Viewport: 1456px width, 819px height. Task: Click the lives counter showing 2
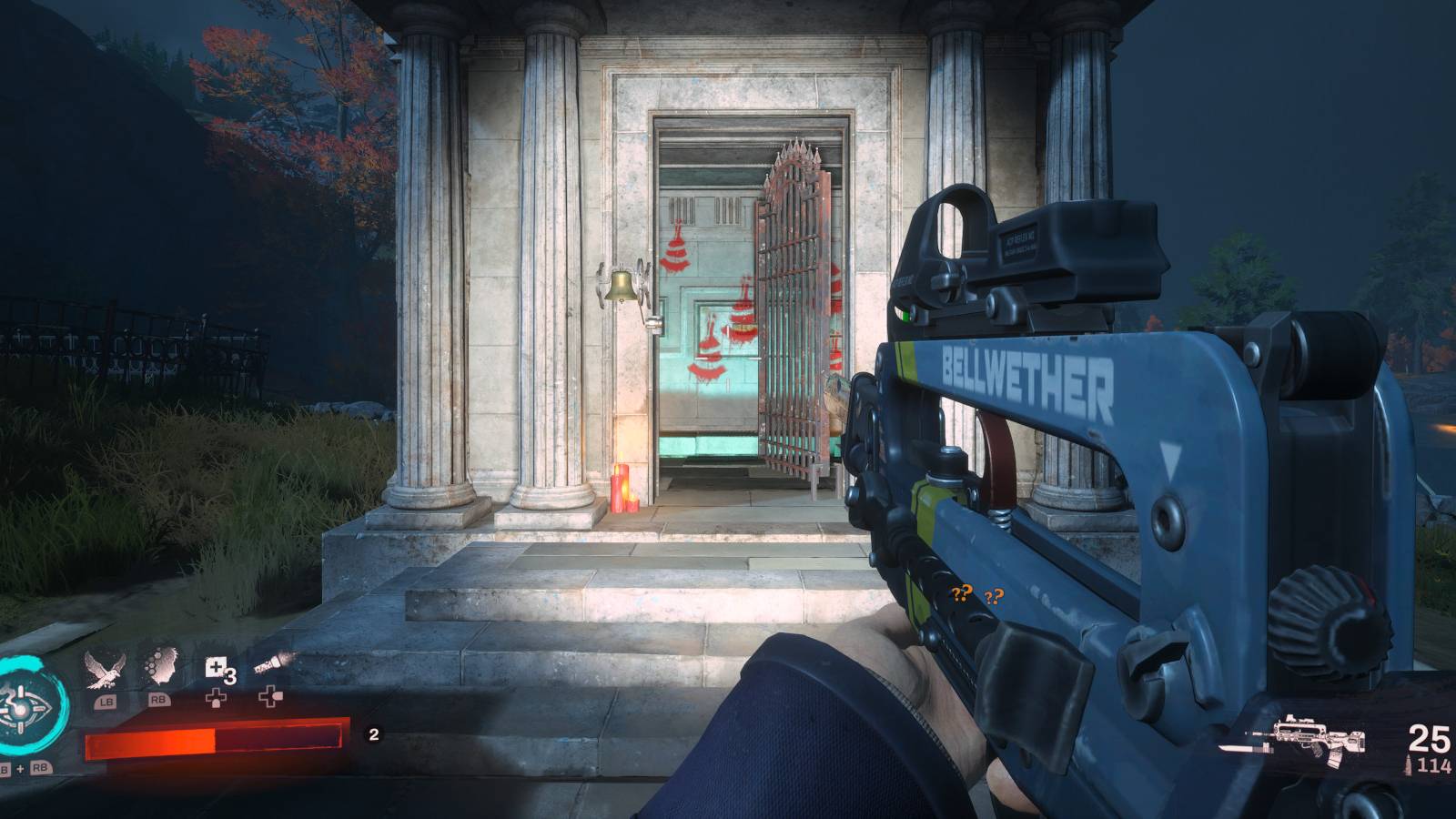tap(374, 734)
